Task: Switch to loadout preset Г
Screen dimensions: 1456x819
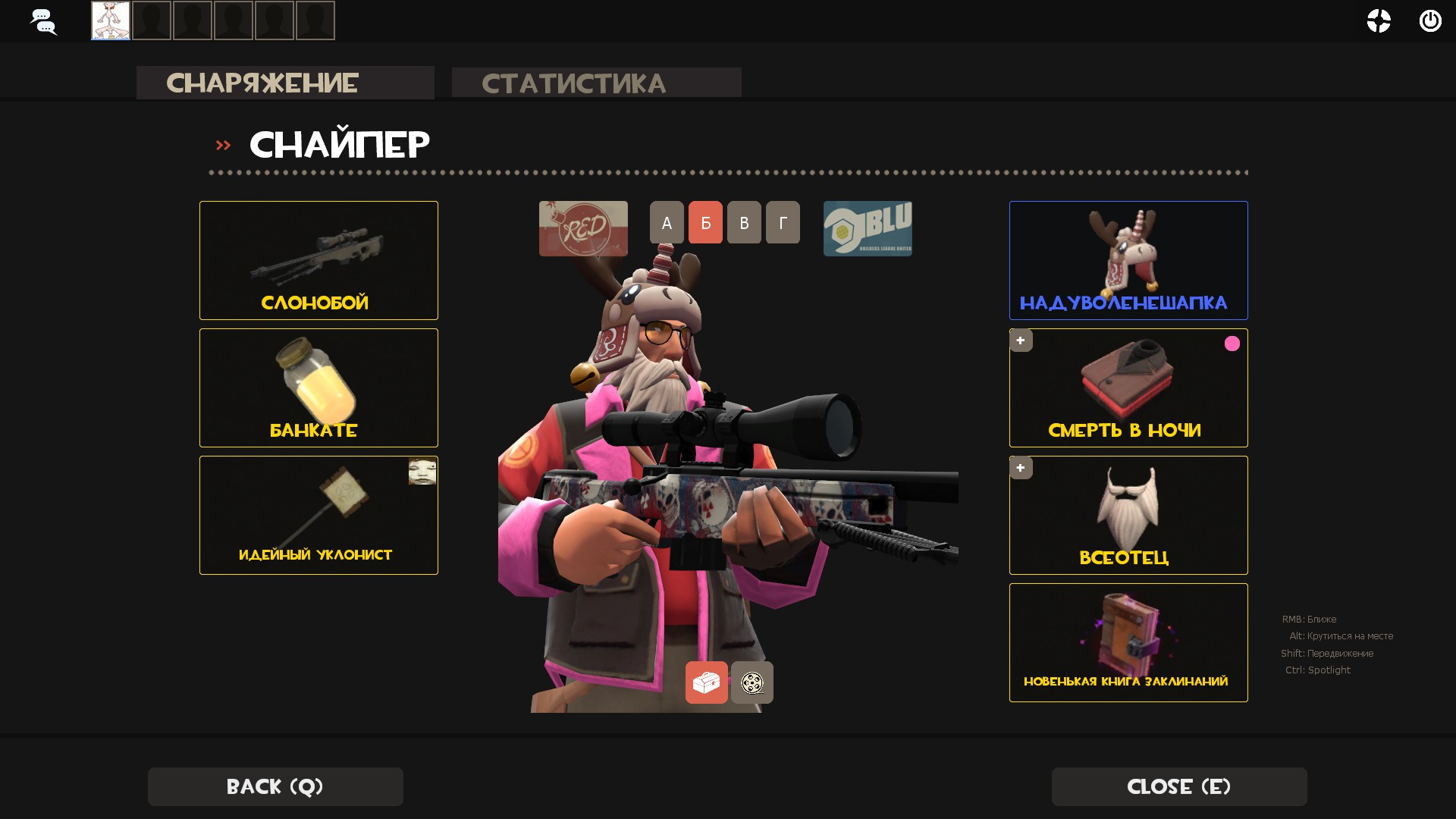Action: (782, 222)
